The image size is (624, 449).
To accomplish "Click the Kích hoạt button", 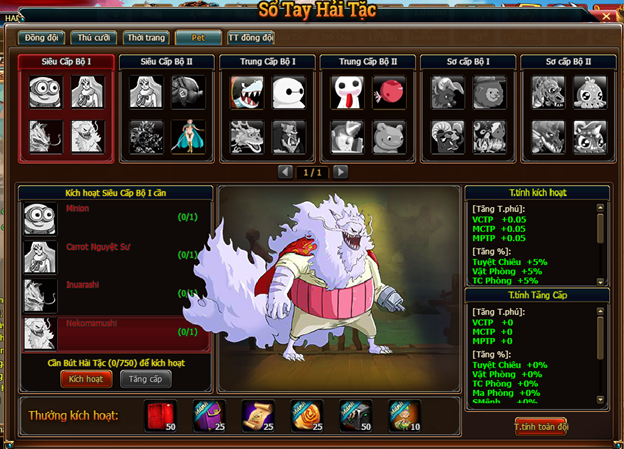I will [85, 379].
